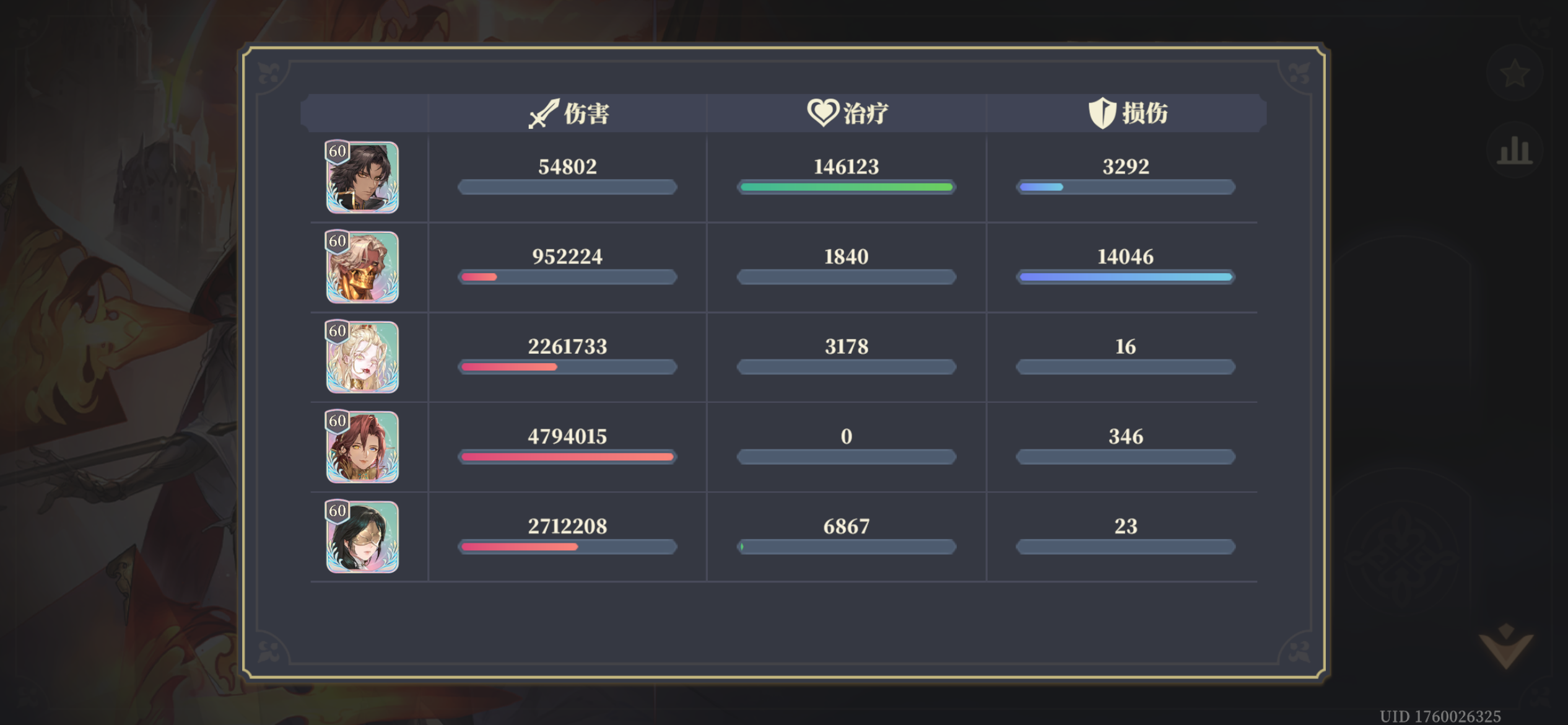Click the shield icon in the 损伤 column header

pyautogui.click(x=1102, y=112)
